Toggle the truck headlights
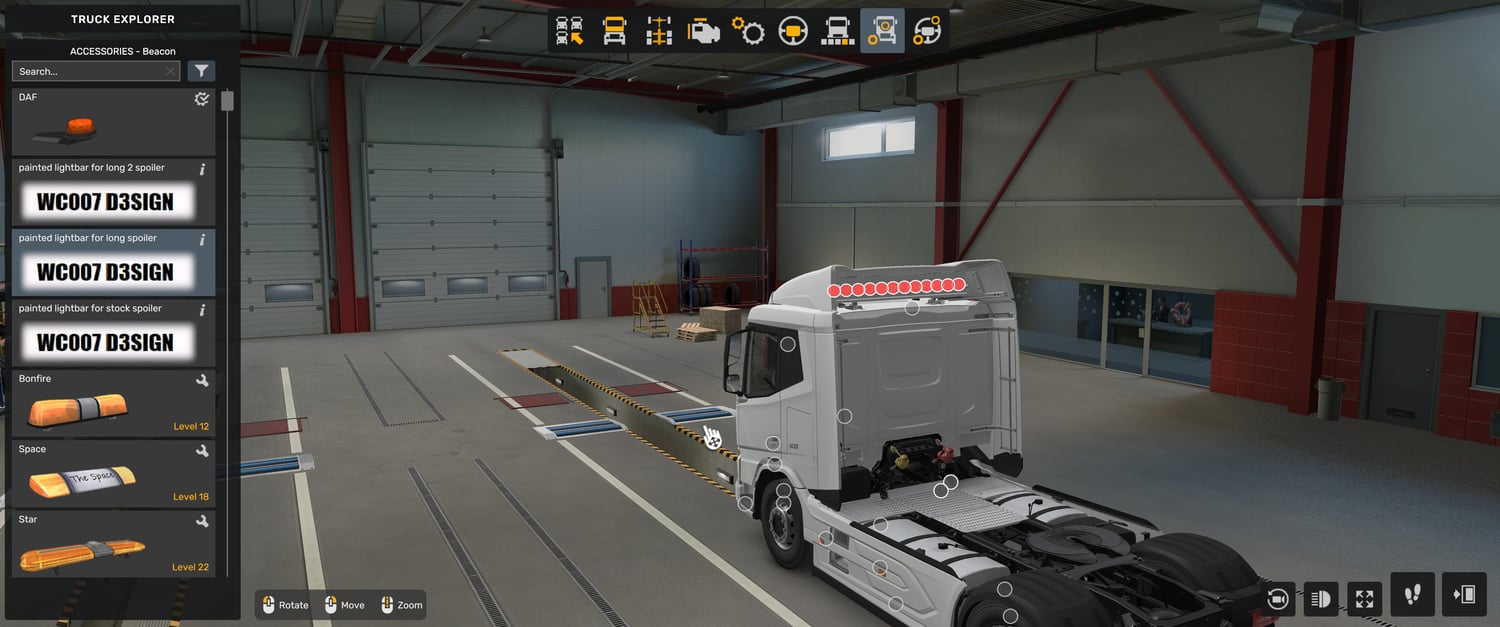1500x627 pixels. click(1321, 598)
